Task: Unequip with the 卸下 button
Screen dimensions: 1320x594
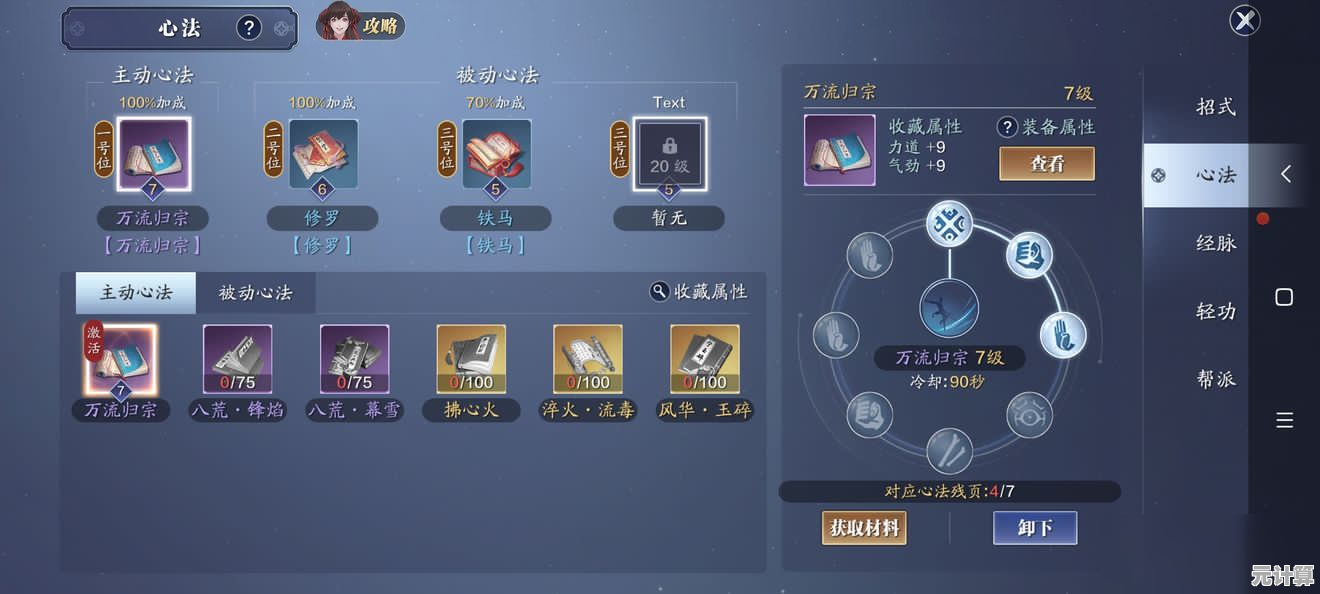Action: pos(1035,527)
